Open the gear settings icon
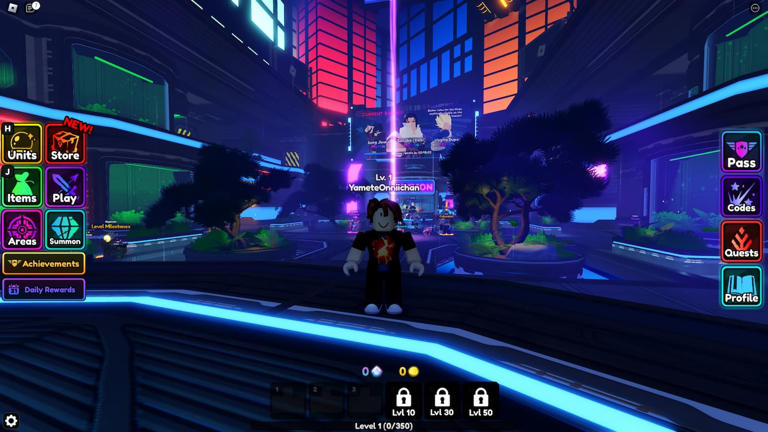This screenshot has width=768, height=432. coord(11,421)
